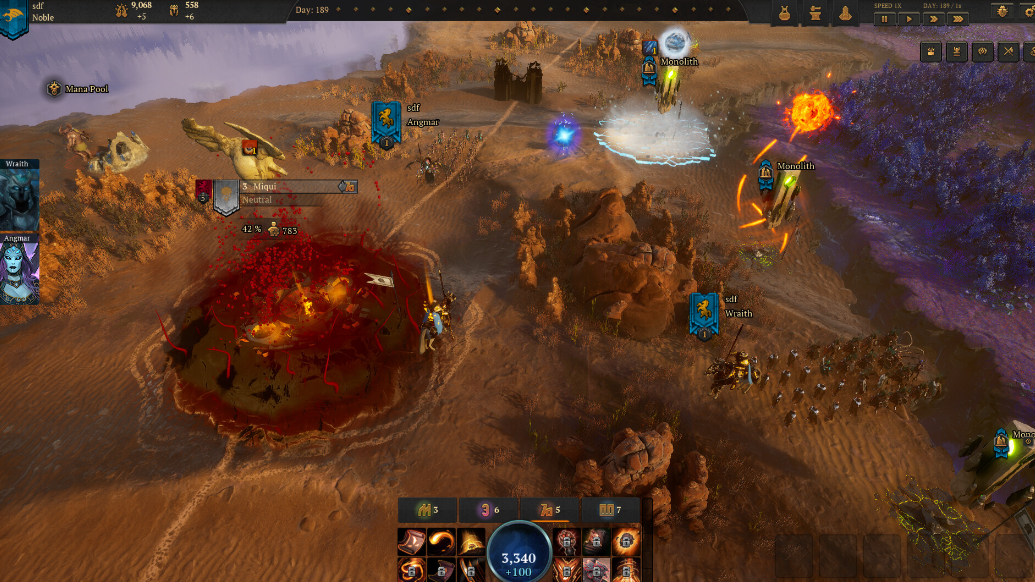Select the Miqui neutral province banner

[225, 195]
